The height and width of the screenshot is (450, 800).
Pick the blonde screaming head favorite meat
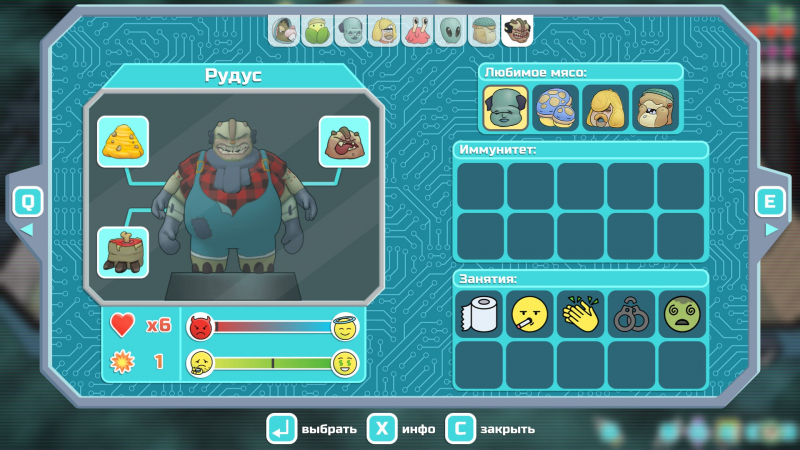606,107
